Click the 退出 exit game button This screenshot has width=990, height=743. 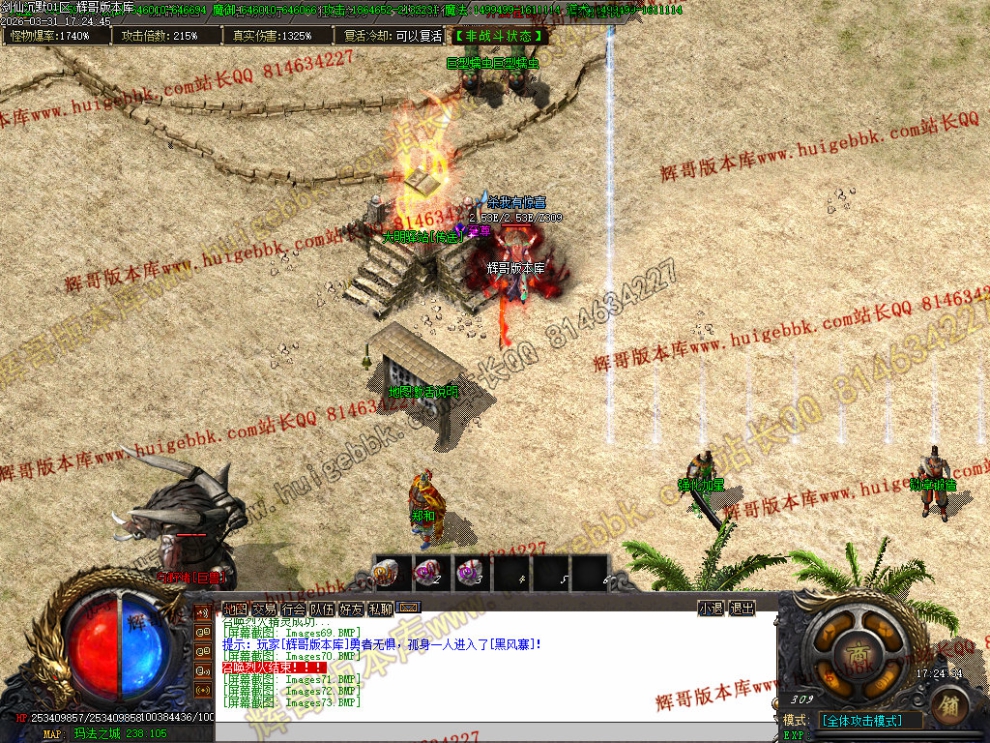pyautogui.click(x=742, y=608)
